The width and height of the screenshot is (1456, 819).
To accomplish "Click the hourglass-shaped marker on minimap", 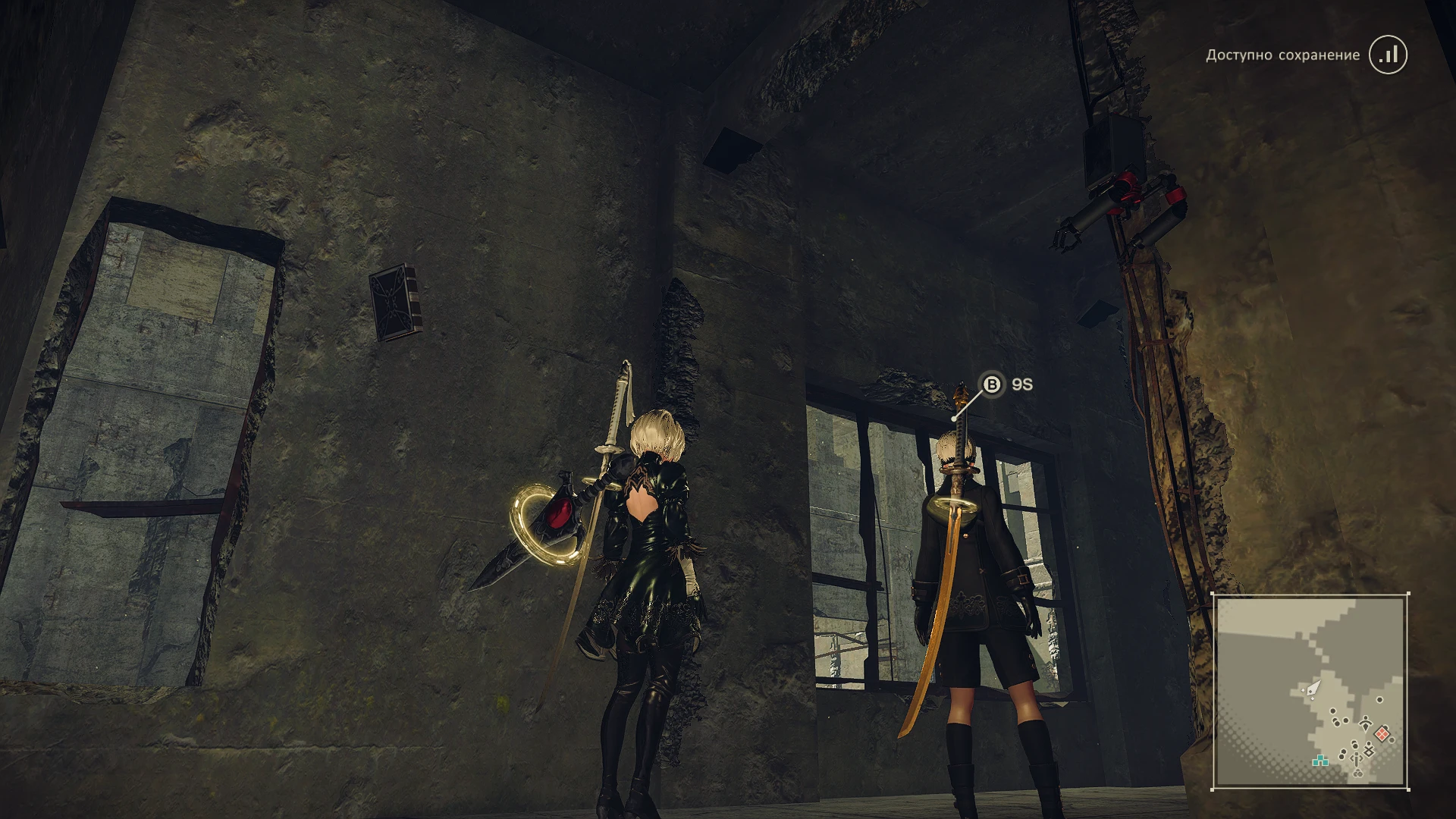I will 1369,750.
